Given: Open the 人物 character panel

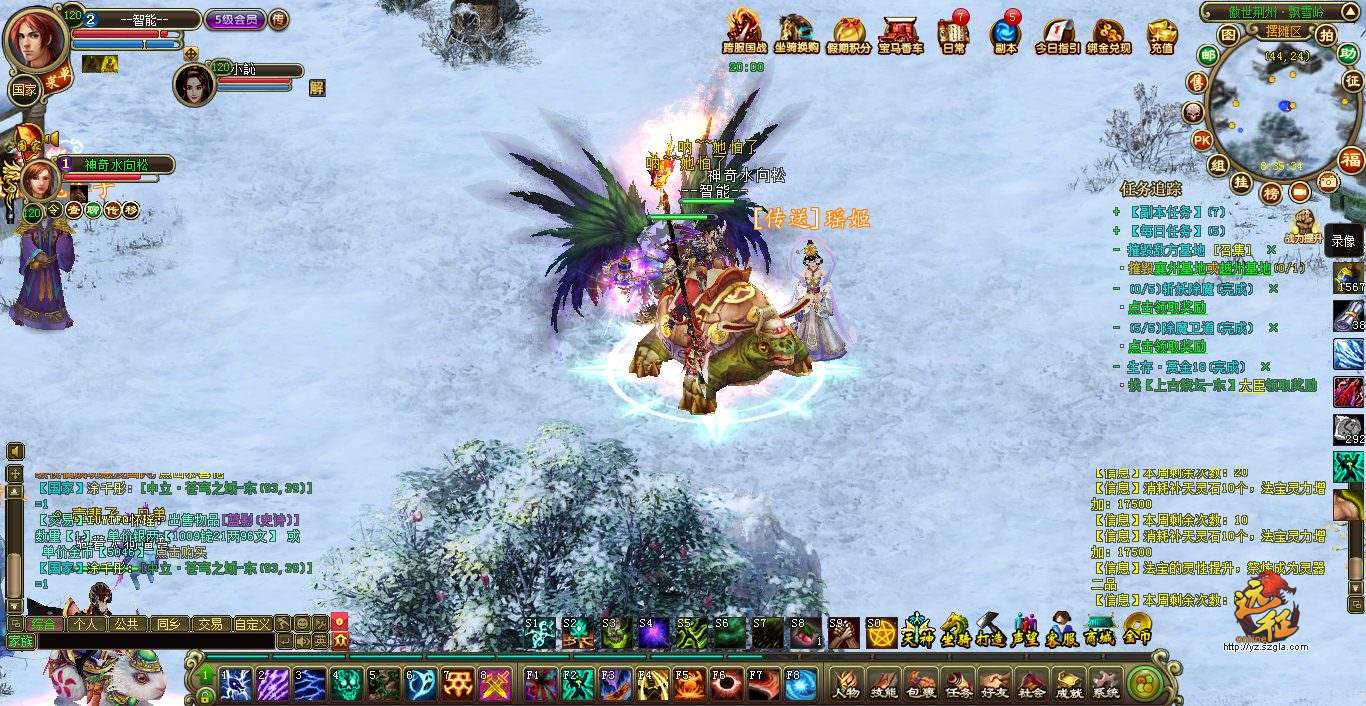Looking at the screenshot, I should pyautogui.click(x=846, y=684).
